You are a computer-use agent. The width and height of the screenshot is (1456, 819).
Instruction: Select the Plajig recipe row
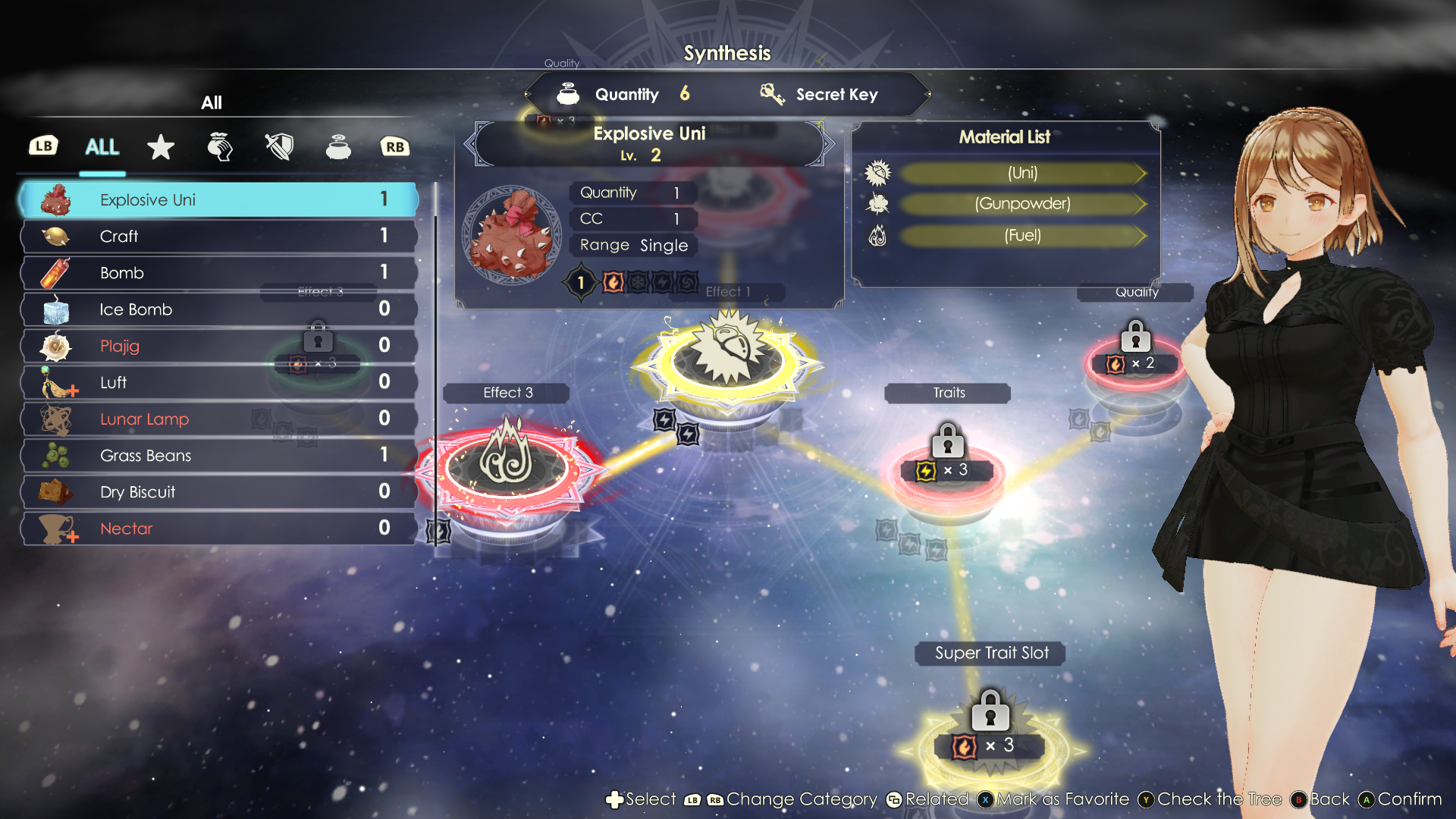coord(218,346)
